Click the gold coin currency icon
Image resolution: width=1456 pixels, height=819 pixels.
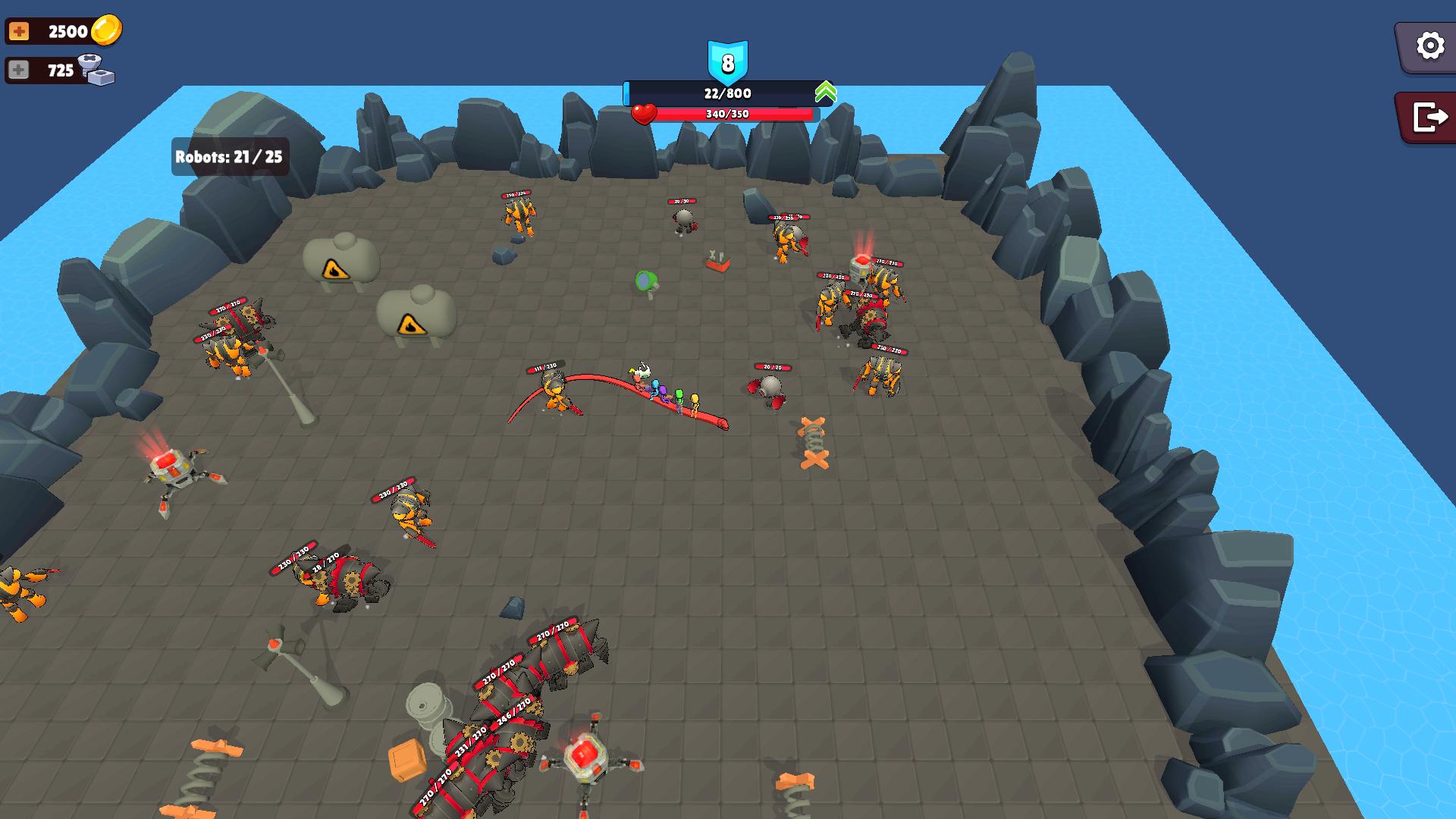[x=106, y=31]
